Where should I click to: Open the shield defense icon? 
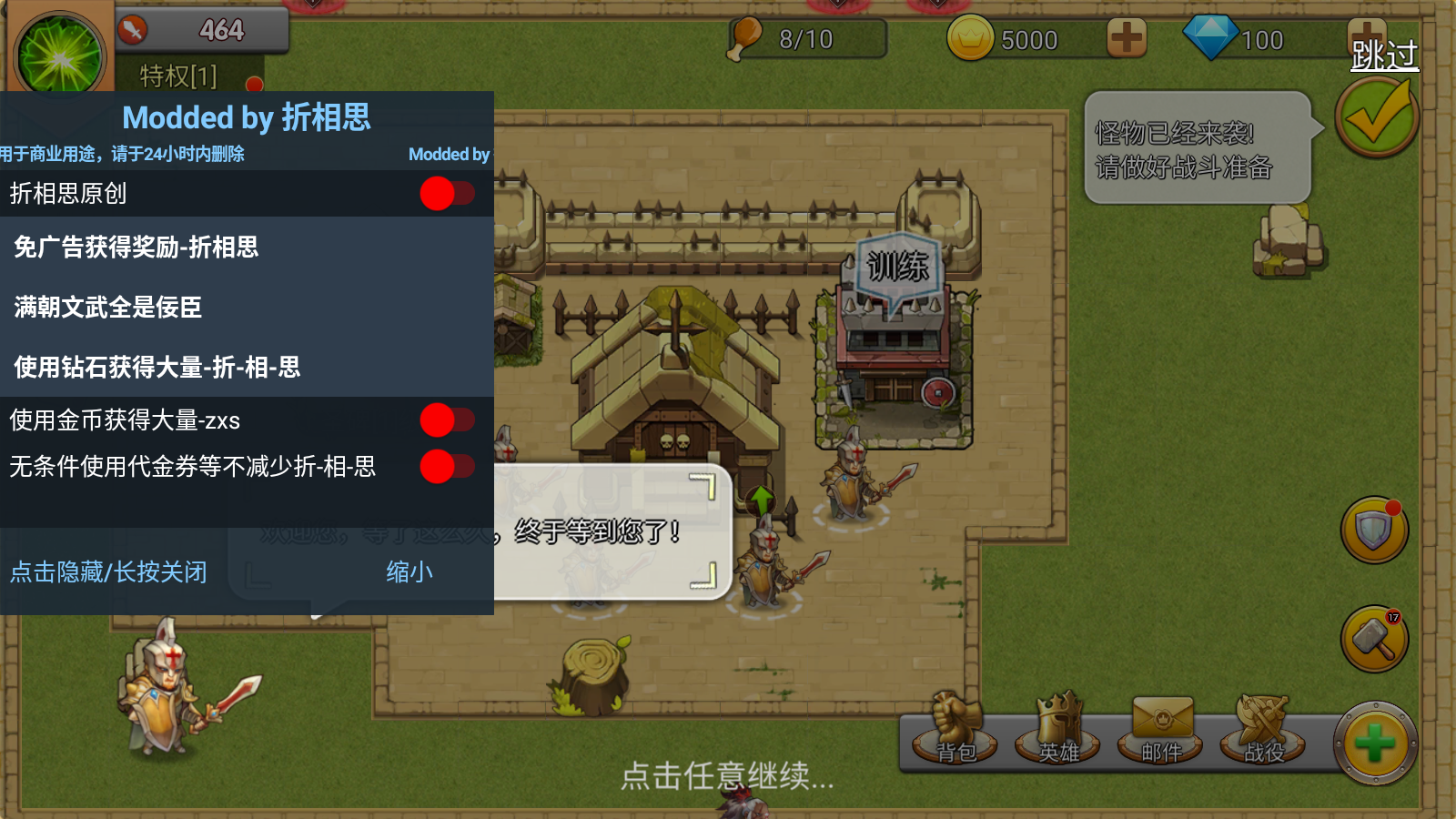tap(1374, 530)
